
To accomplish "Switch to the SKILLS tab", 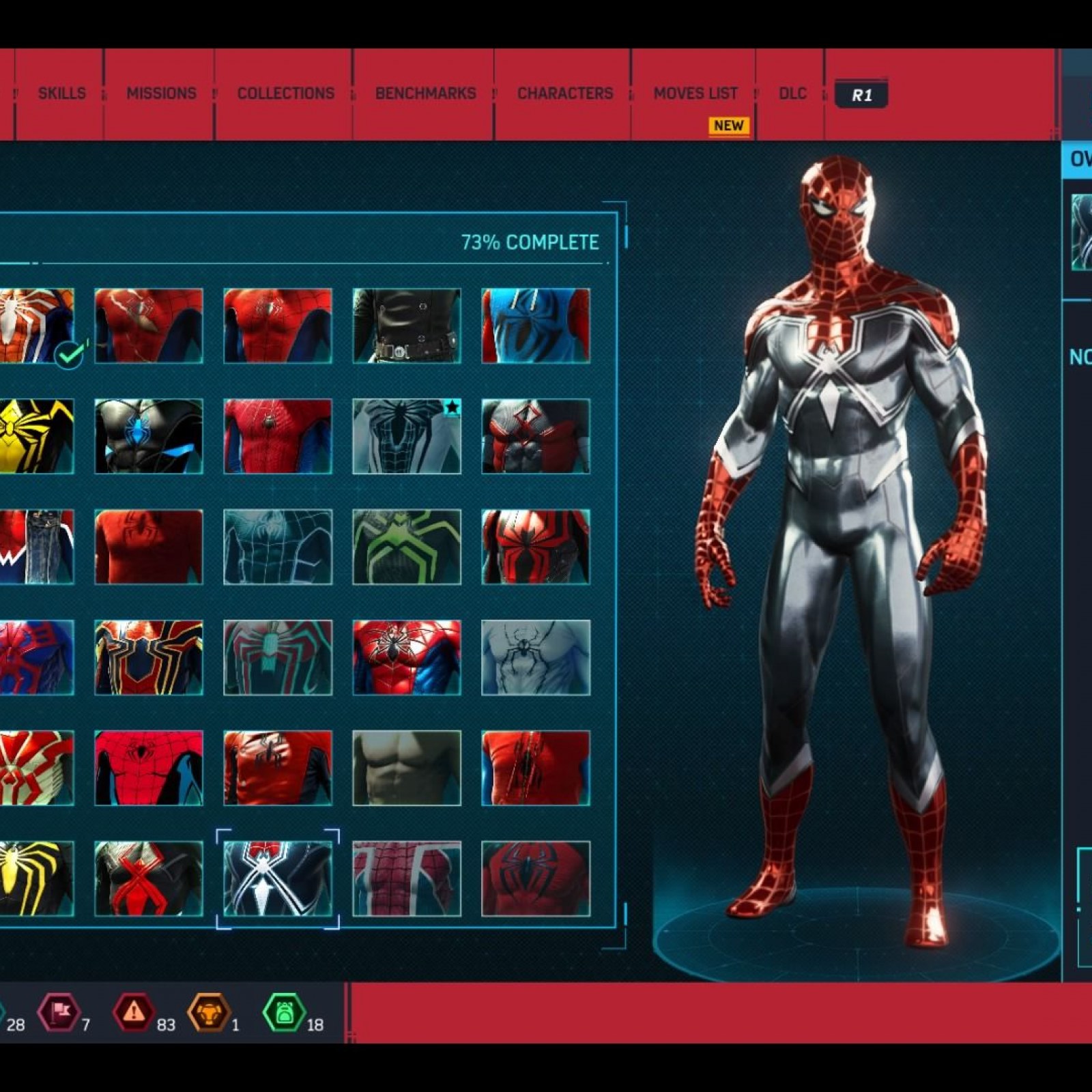I will point(62,93).
